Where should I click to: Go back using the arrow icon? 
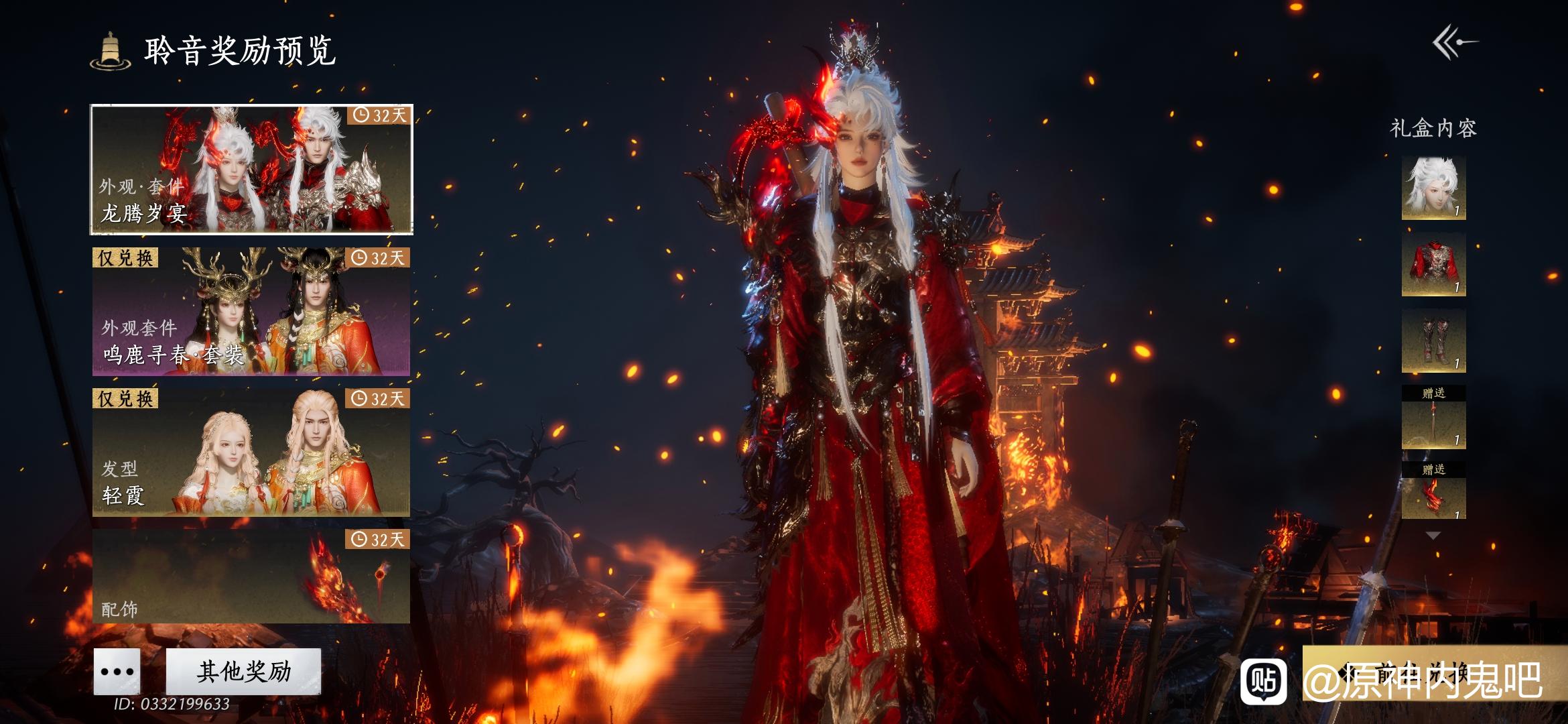point(1455,43)
